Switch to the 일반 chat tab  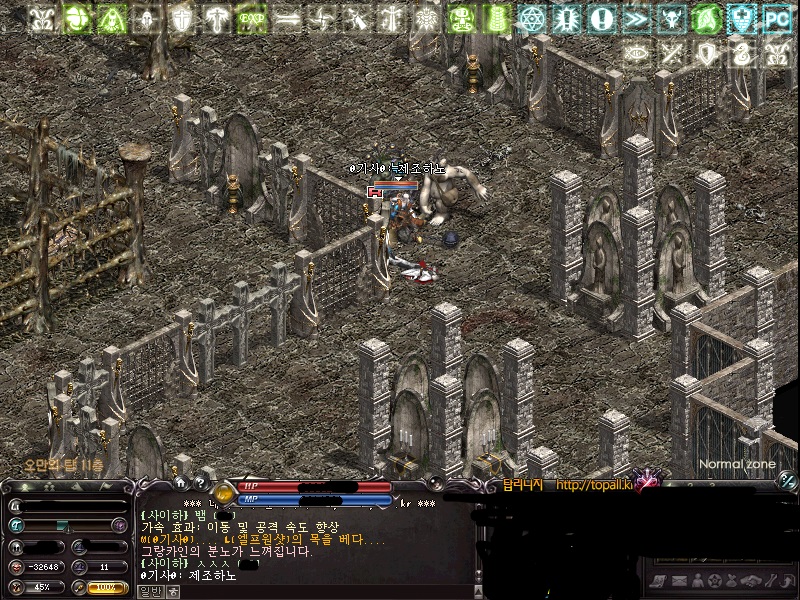point(149,591)
